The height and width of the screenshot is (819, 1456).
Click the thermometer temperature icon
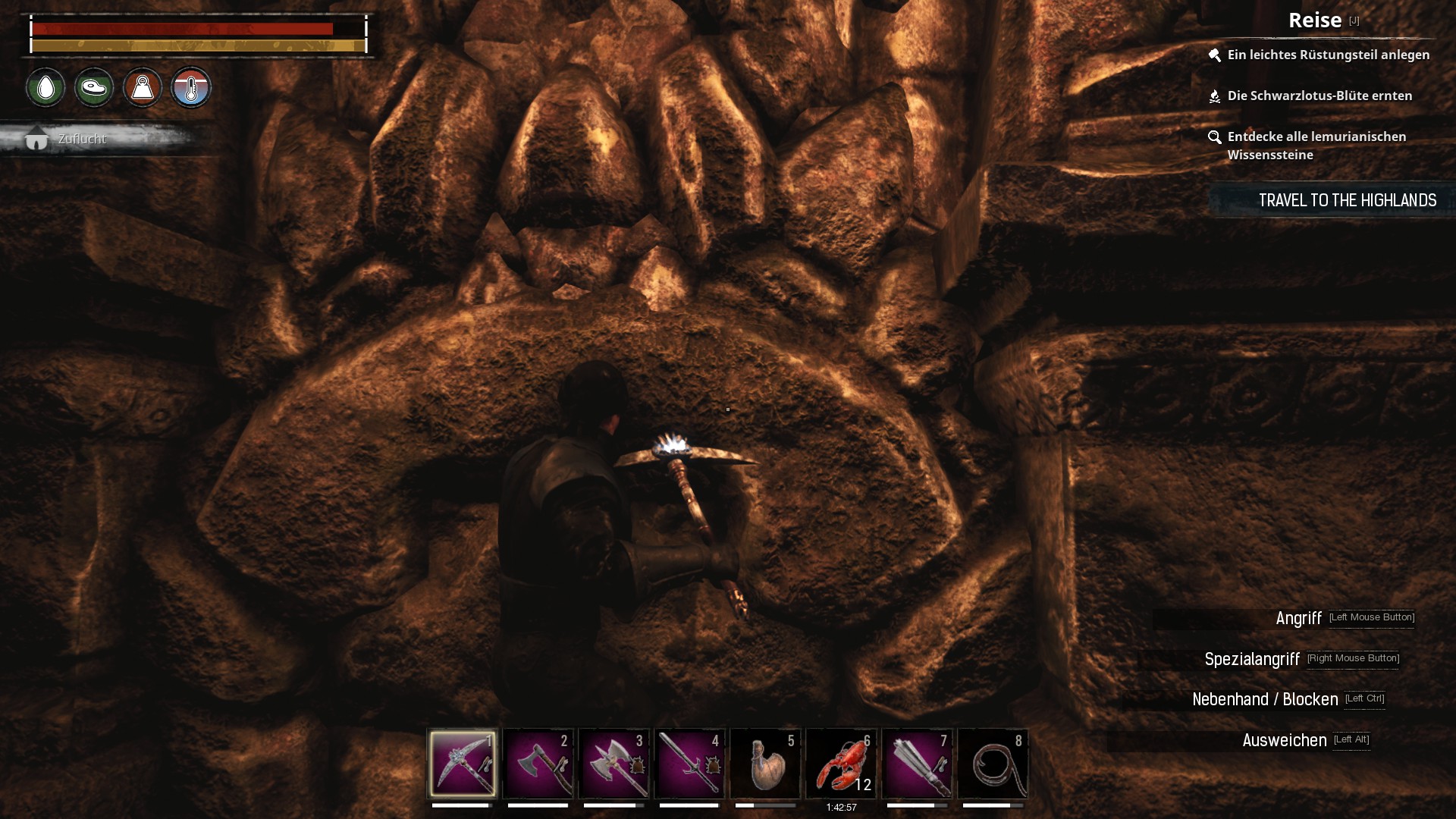point(191,88)
